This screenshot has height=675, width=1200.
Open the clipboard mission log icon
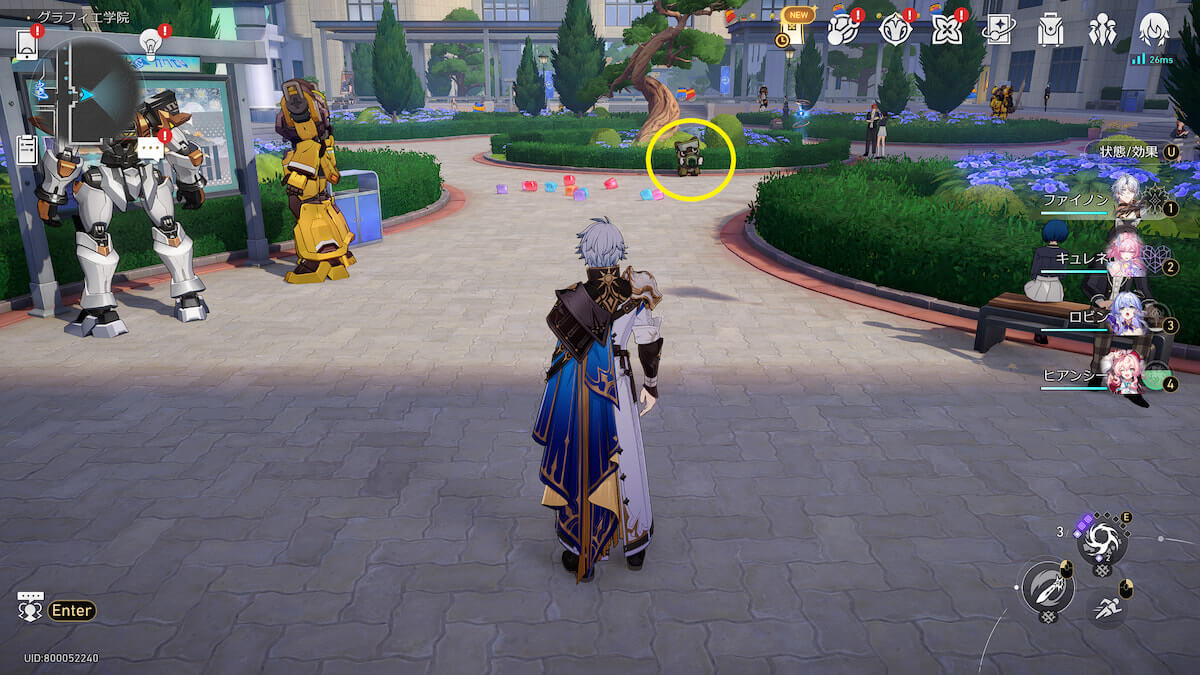tap(27, 150)
